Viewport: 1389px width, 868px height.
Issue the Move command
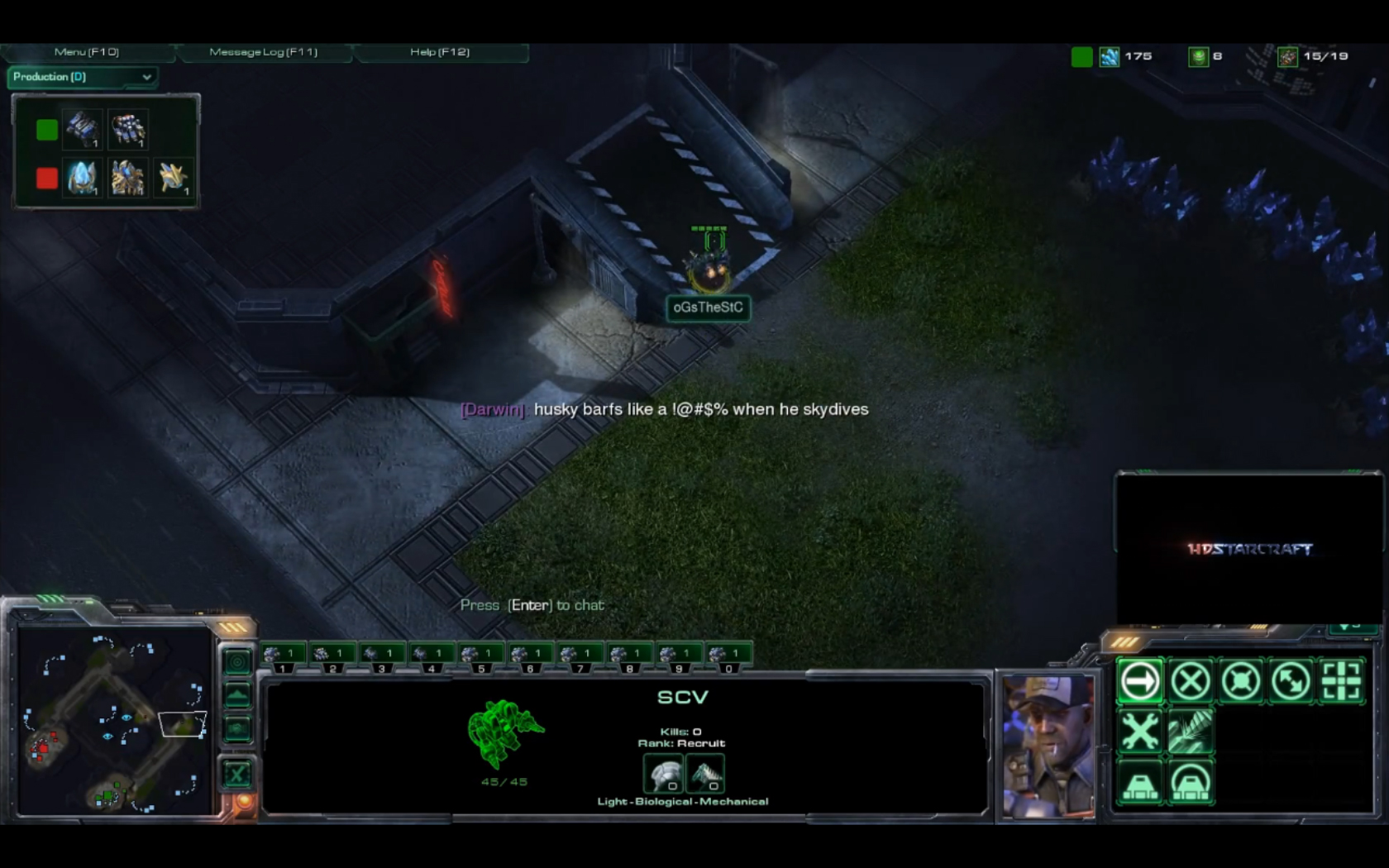(x=1139, y=682)
